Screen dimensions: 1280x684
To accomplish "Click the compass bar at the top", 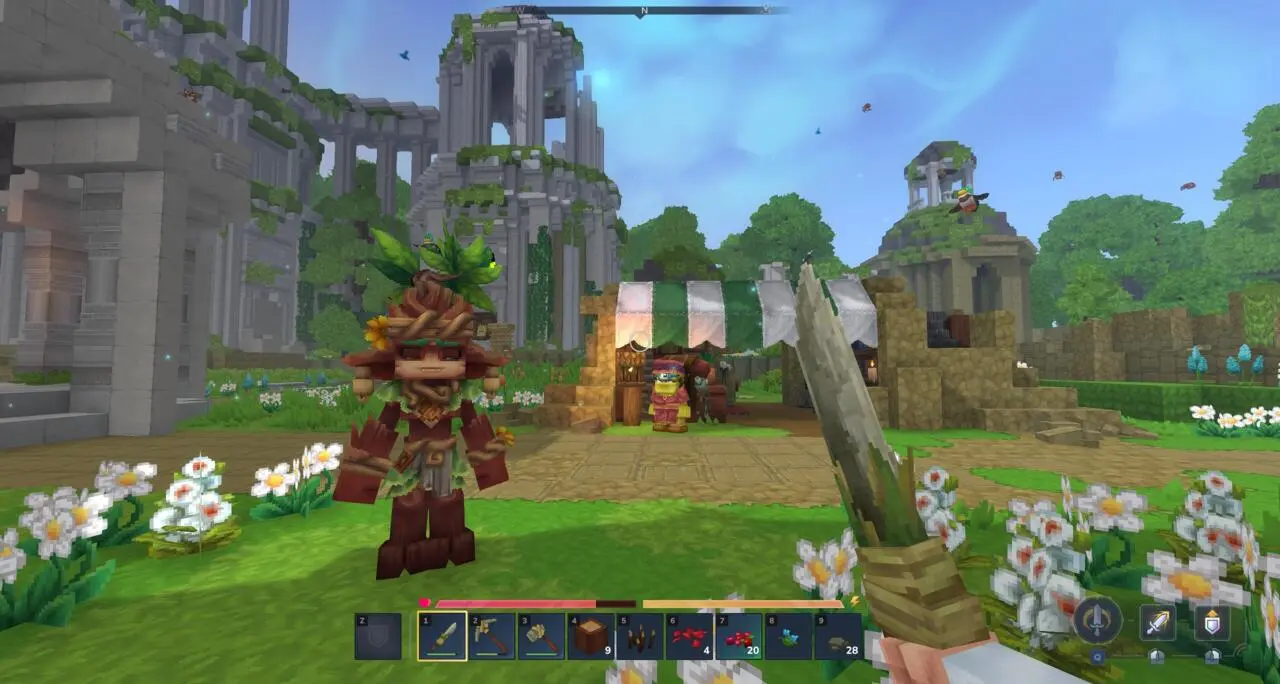I will point(642,10).
